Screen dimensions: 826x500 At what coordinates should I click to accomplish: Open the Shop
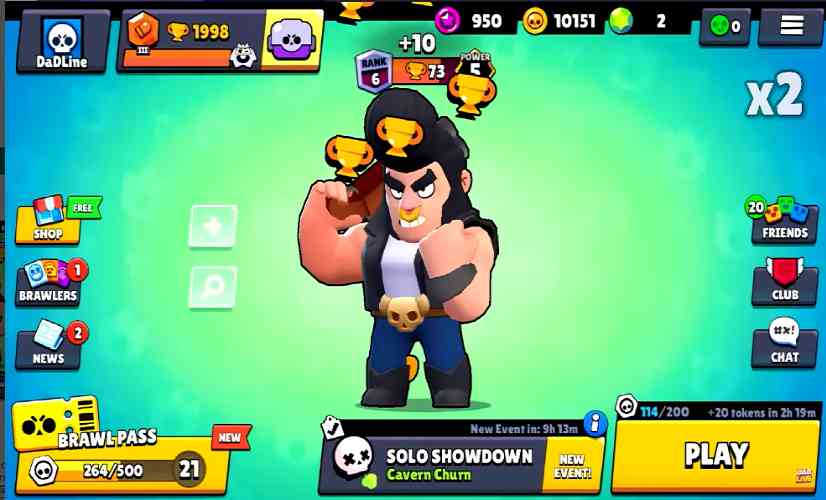(x=48, y=219)
